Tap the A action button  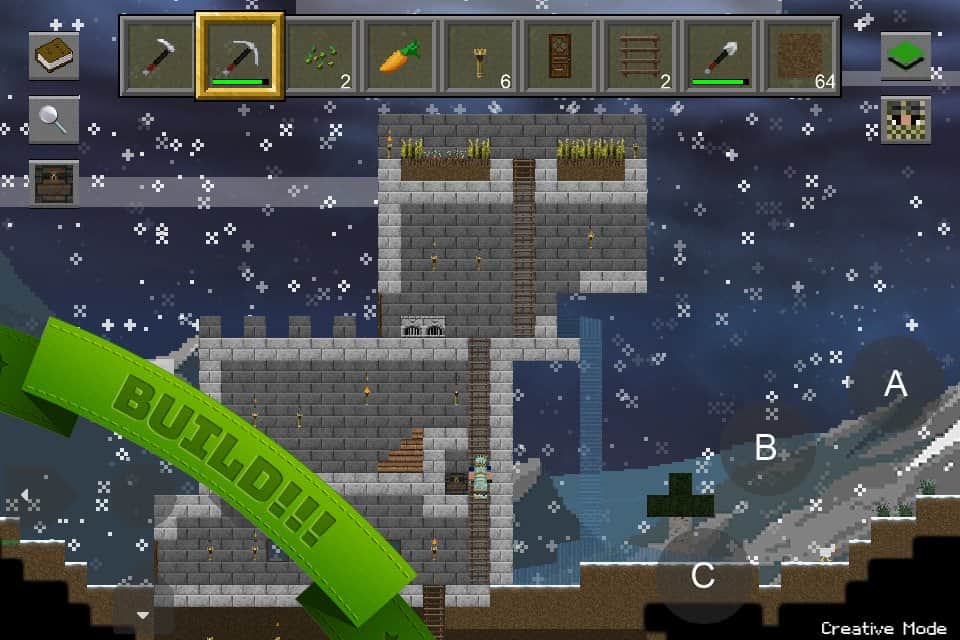(895, 384)
